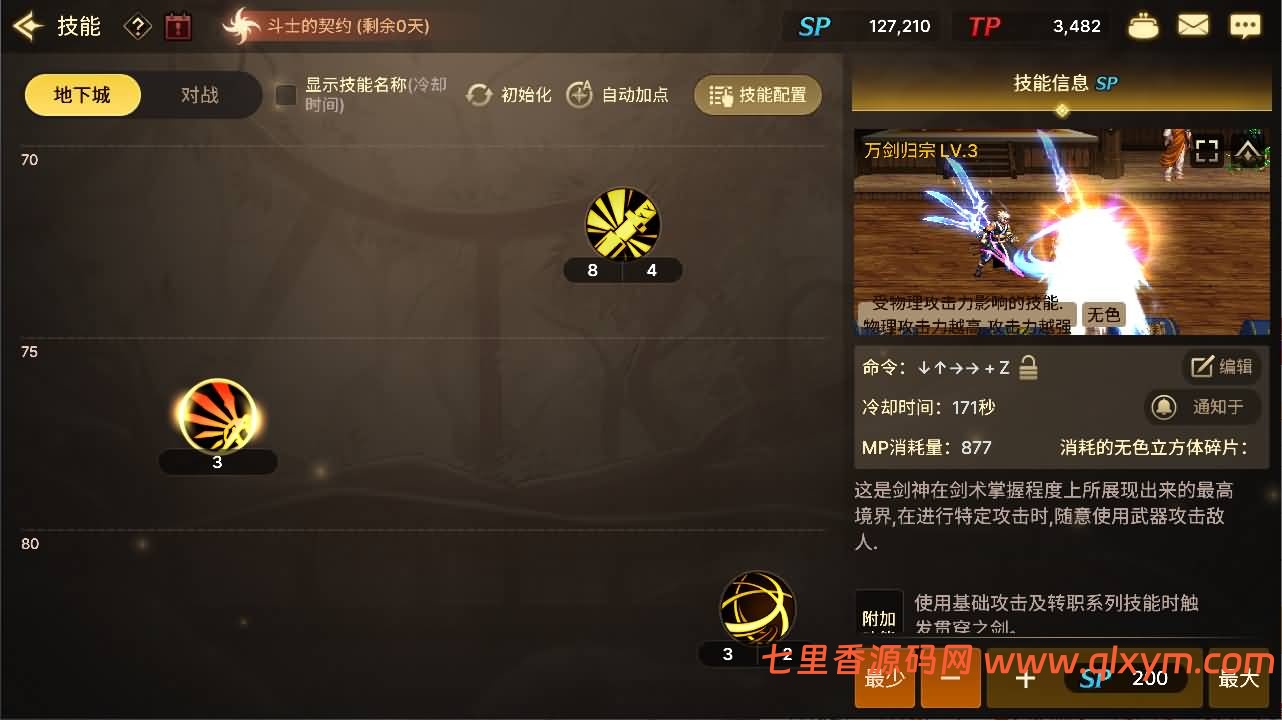1282x720 pixels.
Task: Toggle the 通知于 bell notification
Action: tap(1202, 407)
